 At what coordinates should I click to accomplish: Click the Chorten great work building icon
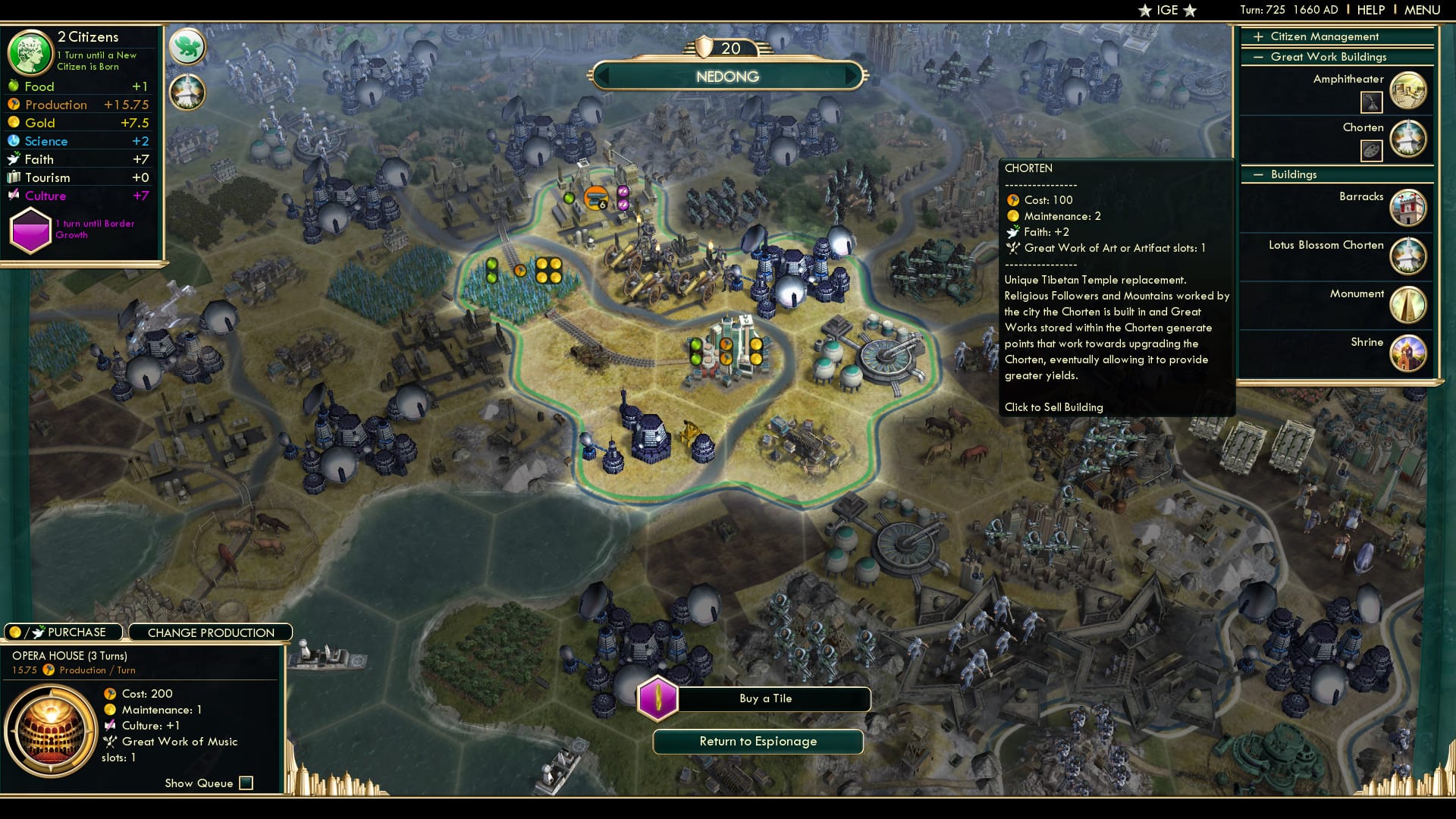pos(1408,139)
